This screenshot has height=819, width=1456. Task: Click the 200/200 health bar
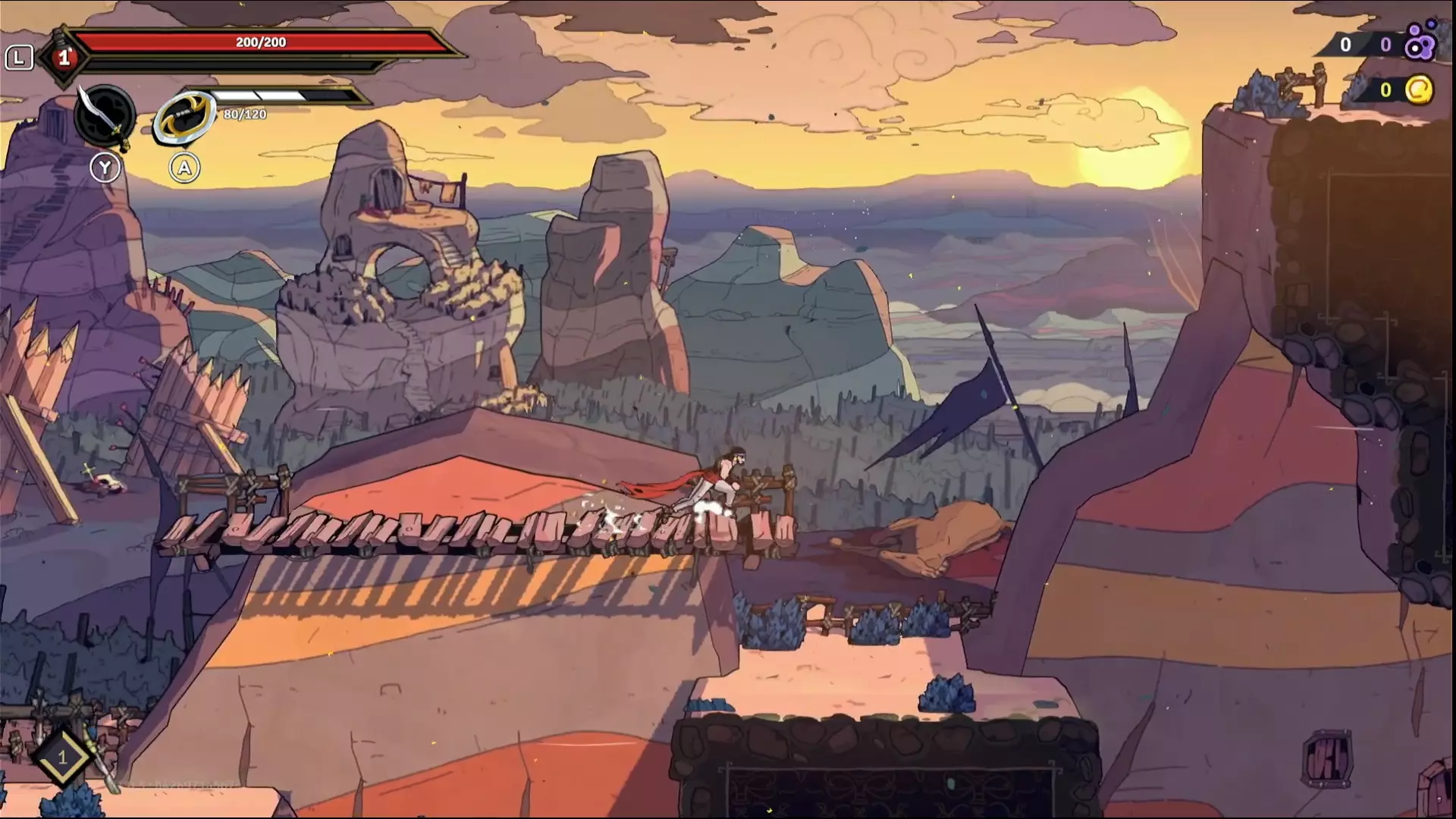[x=258, y=42]
